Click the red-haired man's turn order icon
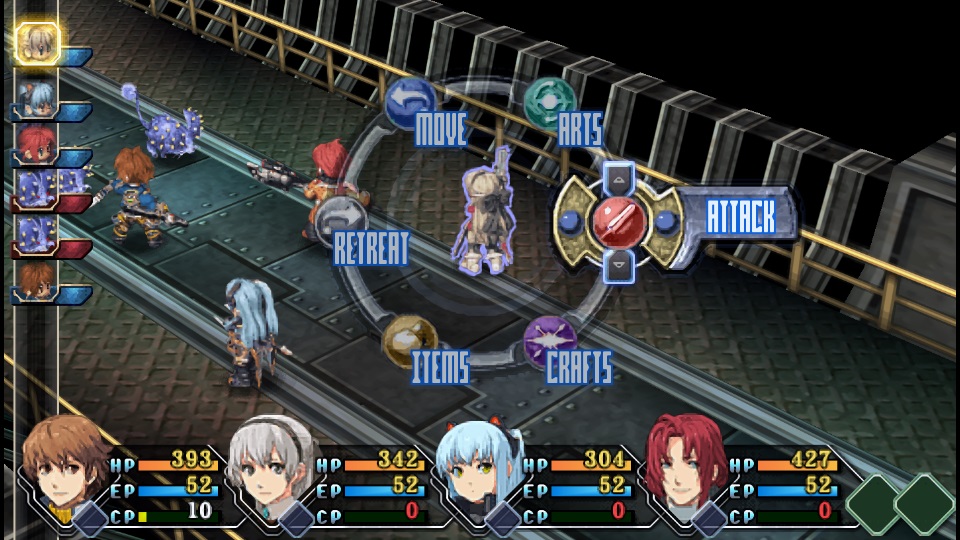 coord(35,142)
